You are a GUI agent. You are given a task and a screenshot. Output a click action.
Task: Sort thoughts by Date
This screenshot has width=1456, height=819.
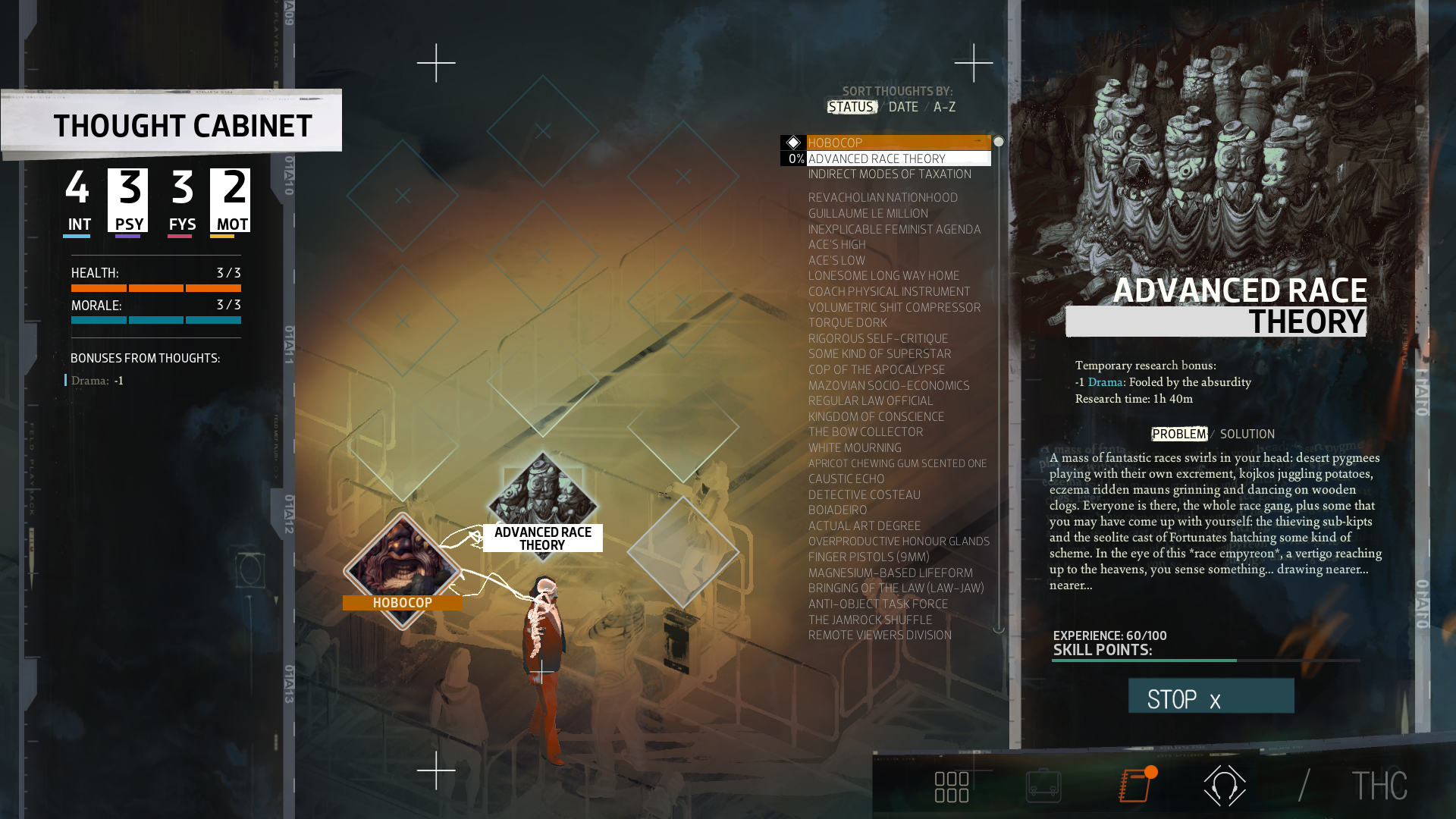click(903, 107)
